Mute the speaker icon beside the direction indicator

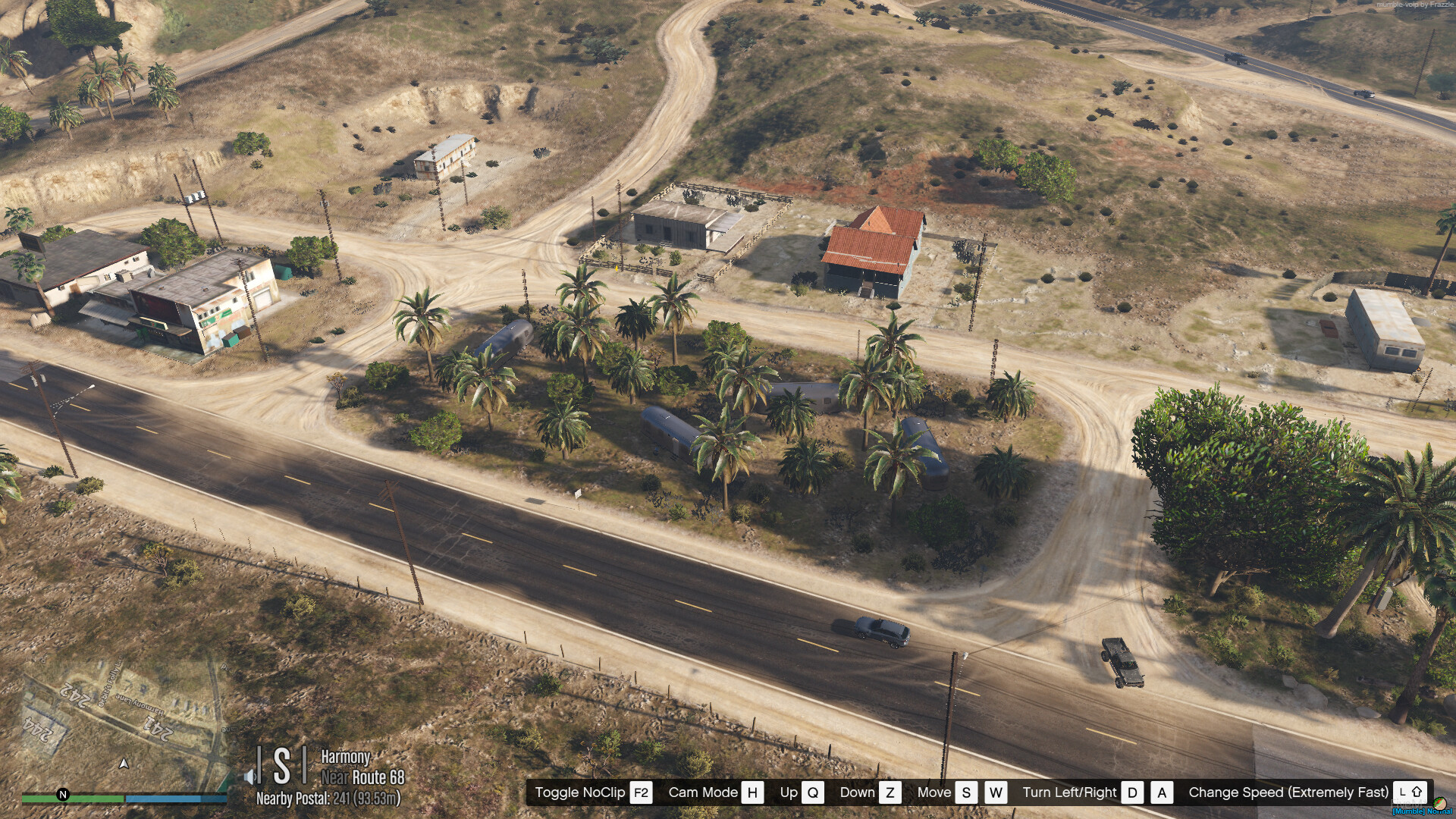tap(250, 777)
